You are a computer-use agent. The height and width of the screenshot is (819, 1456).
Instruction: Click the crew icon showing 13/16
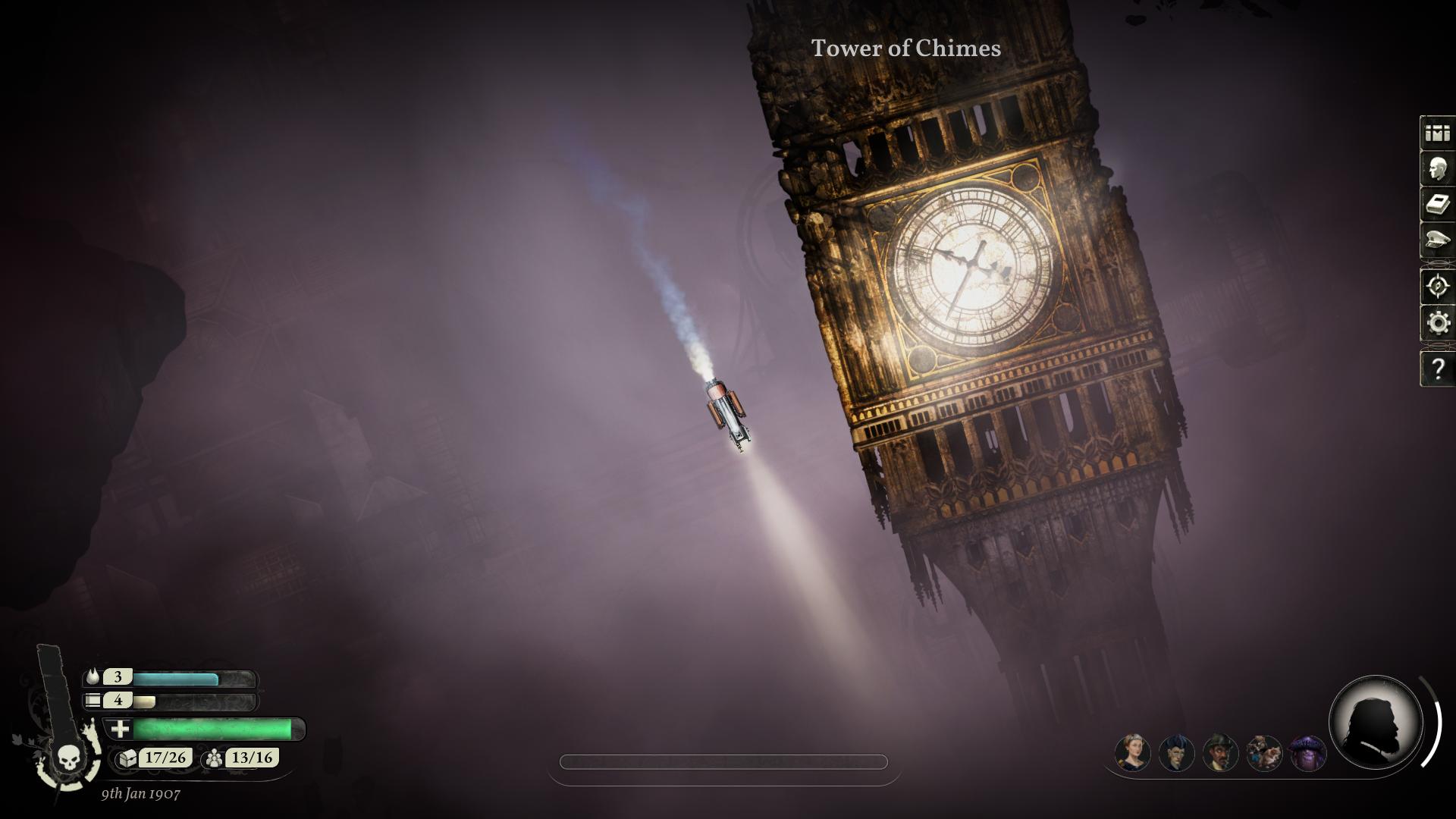(x=215, y=757)
